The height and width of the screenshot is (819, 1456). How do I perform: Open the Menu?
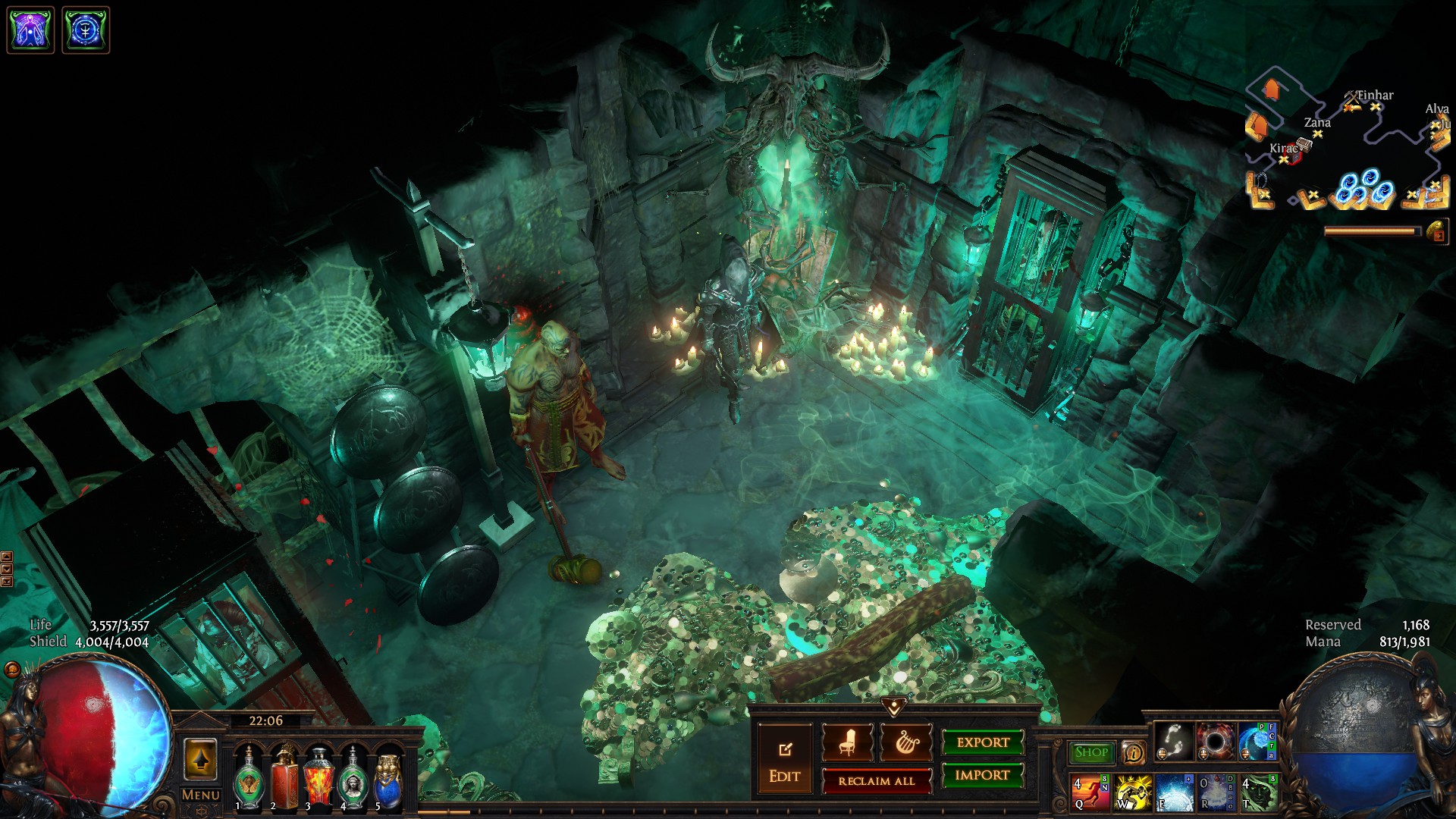(x=200, y=795)
